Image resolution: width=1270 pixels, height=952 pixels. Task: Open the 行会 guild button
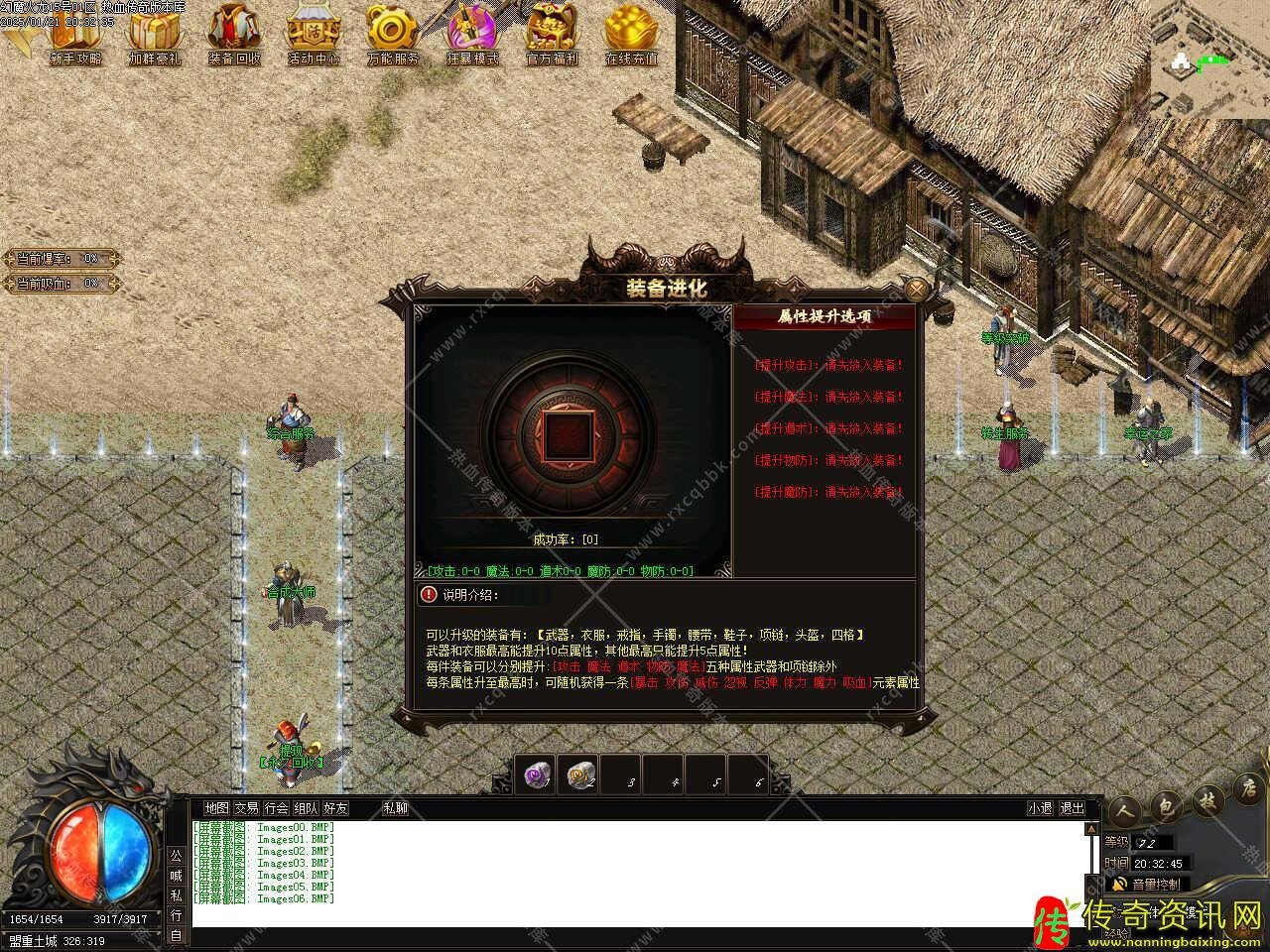tap(276, 808)
